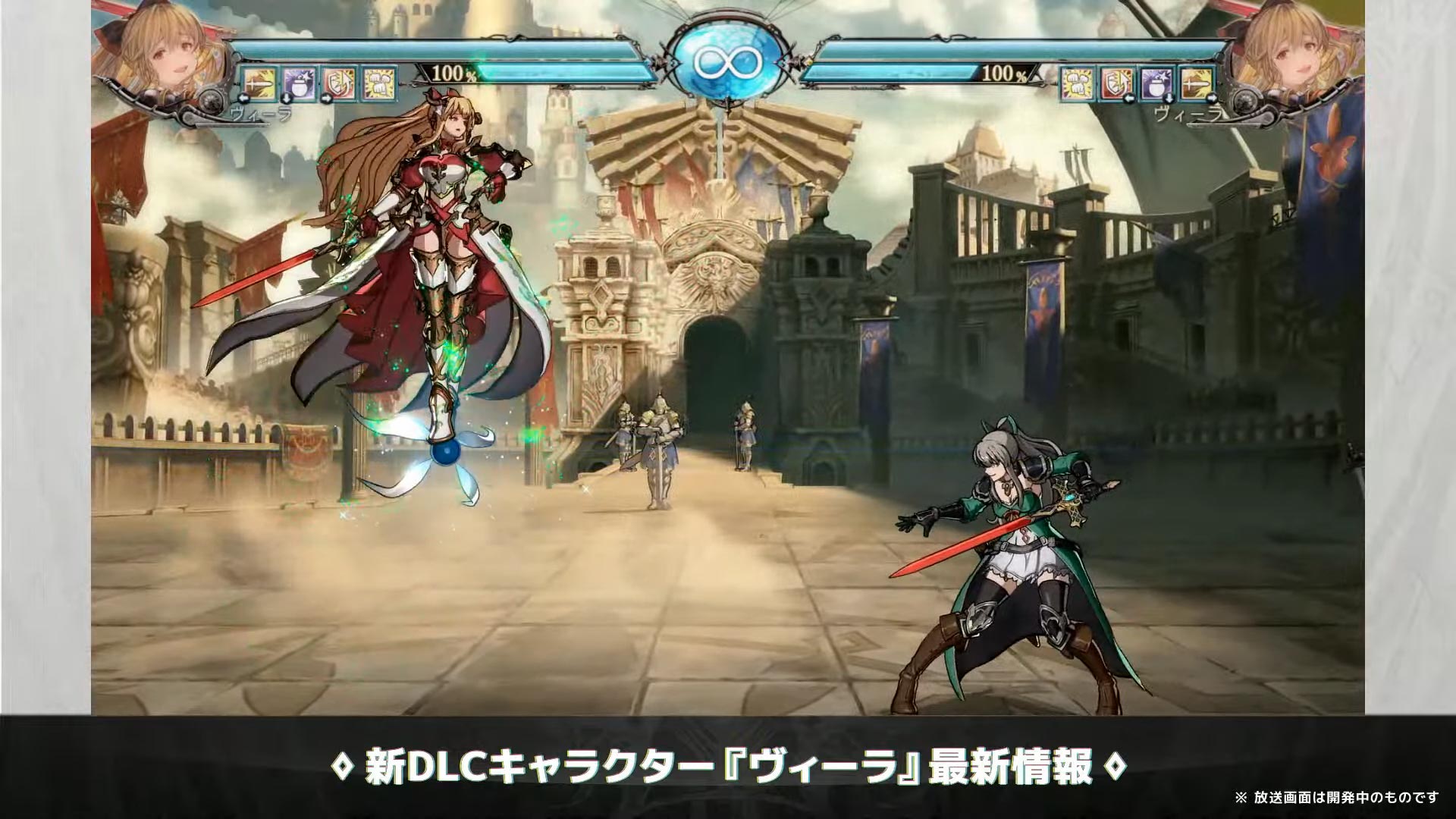Click the sword slash icon on the right HUD
Screen dimensions: 1456x819
pos(1197,83)
